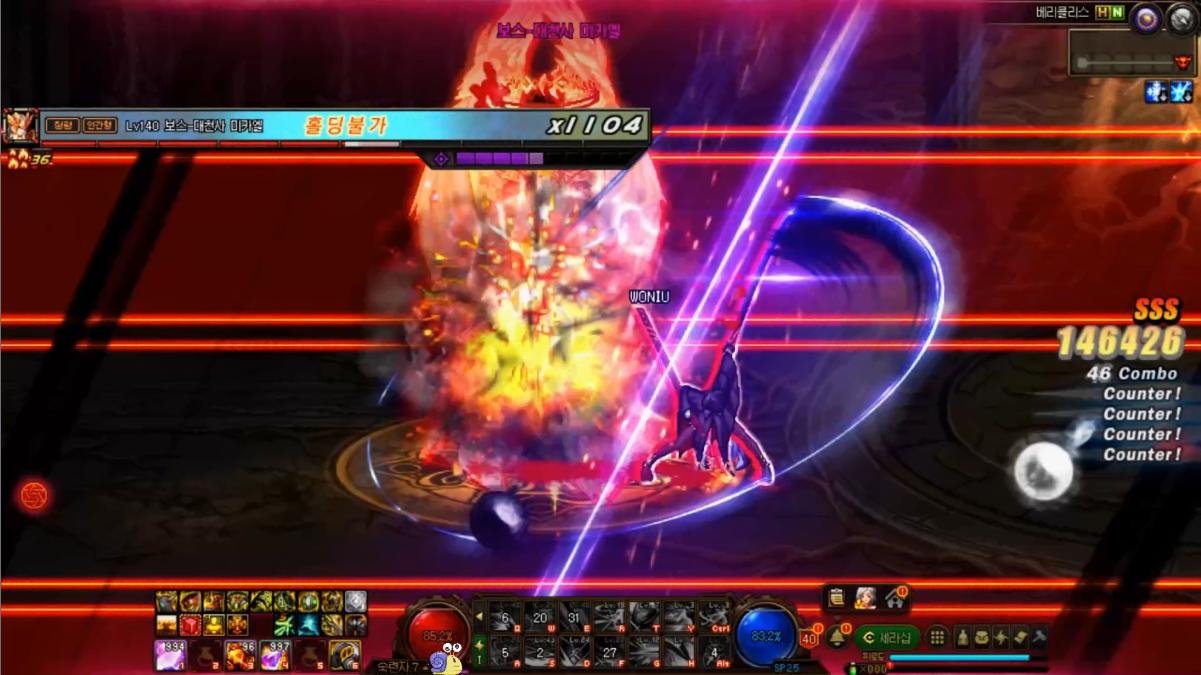Activate the skill bound to W
Viewport: 1201px width, 675px height.
point(540,618)
